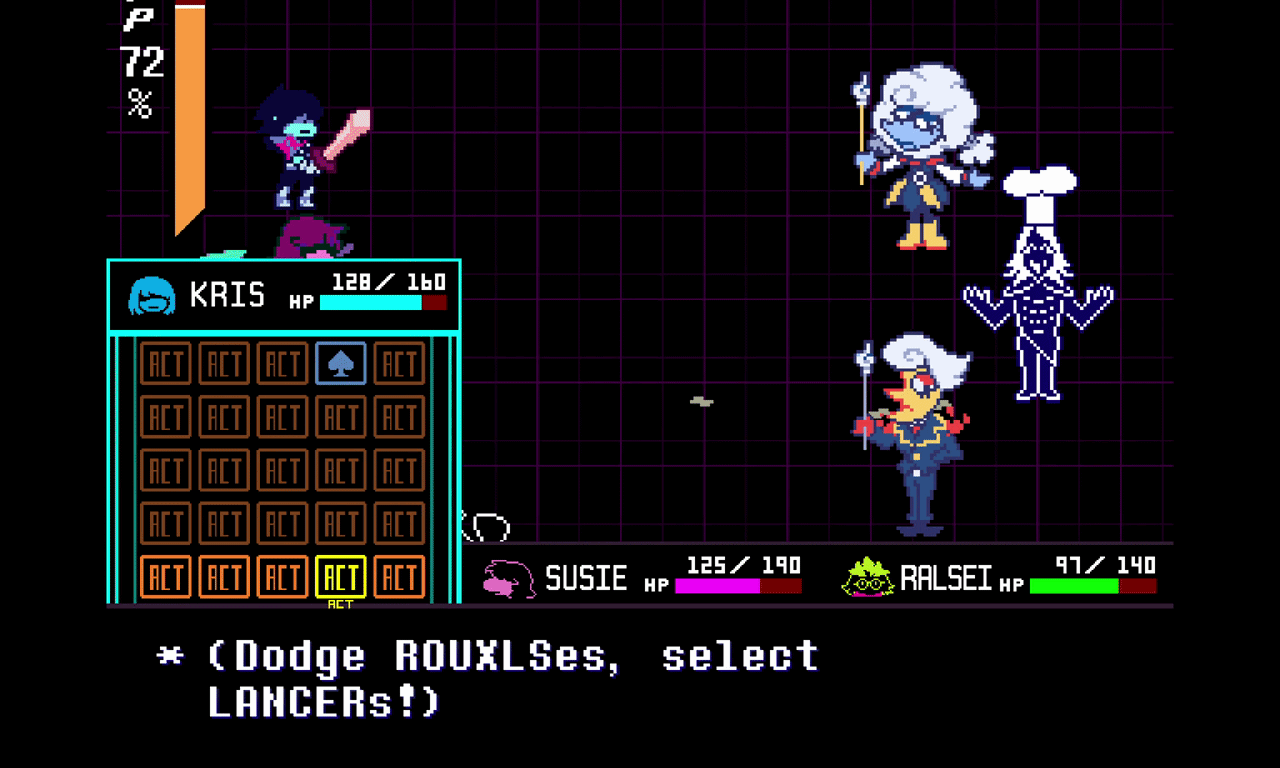
Task: Click the ACT button directly below the spade
Action: point(340,417)
